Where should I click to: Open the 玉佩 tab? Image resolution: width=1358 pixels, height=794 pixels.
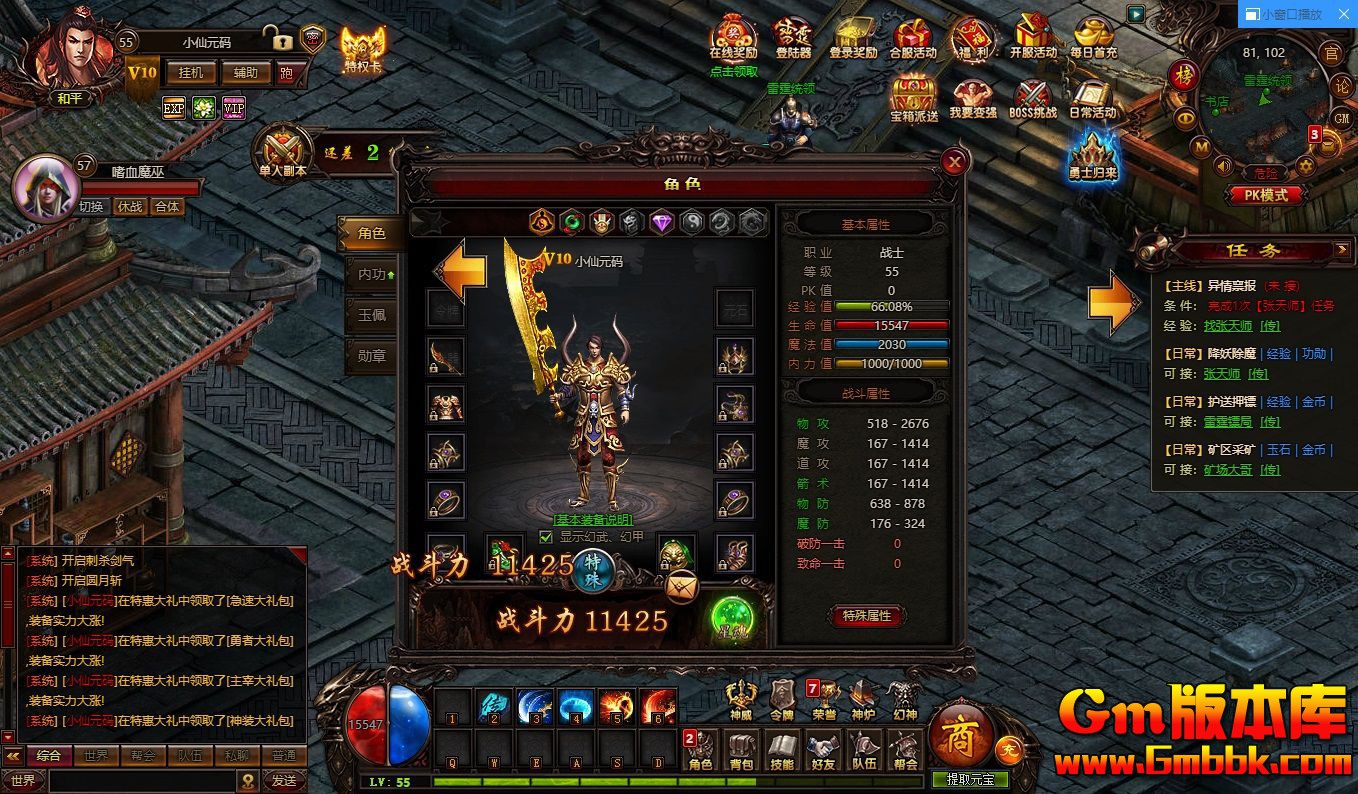pos(372,314)
